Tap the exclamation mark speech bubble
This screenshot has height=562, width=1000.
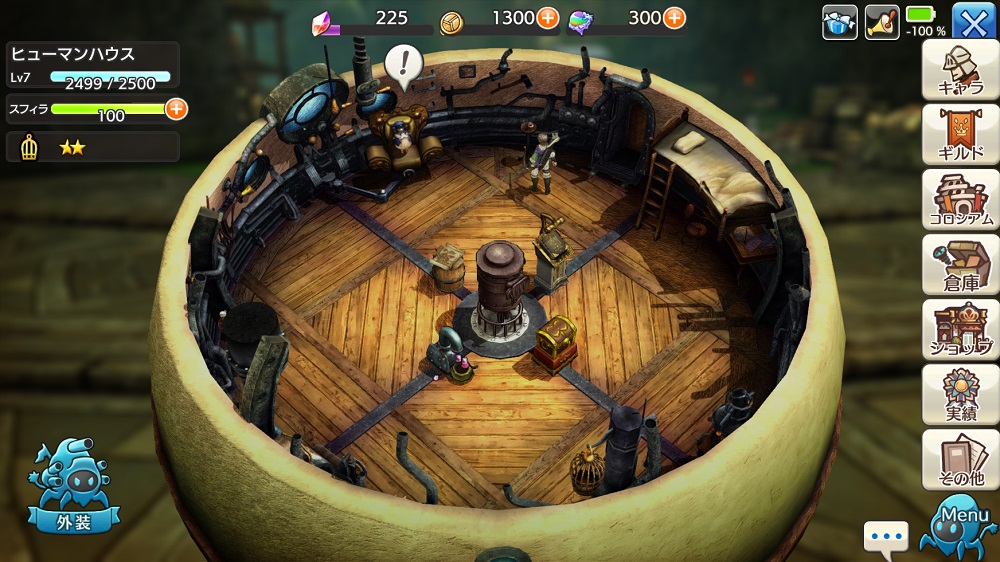404,65
